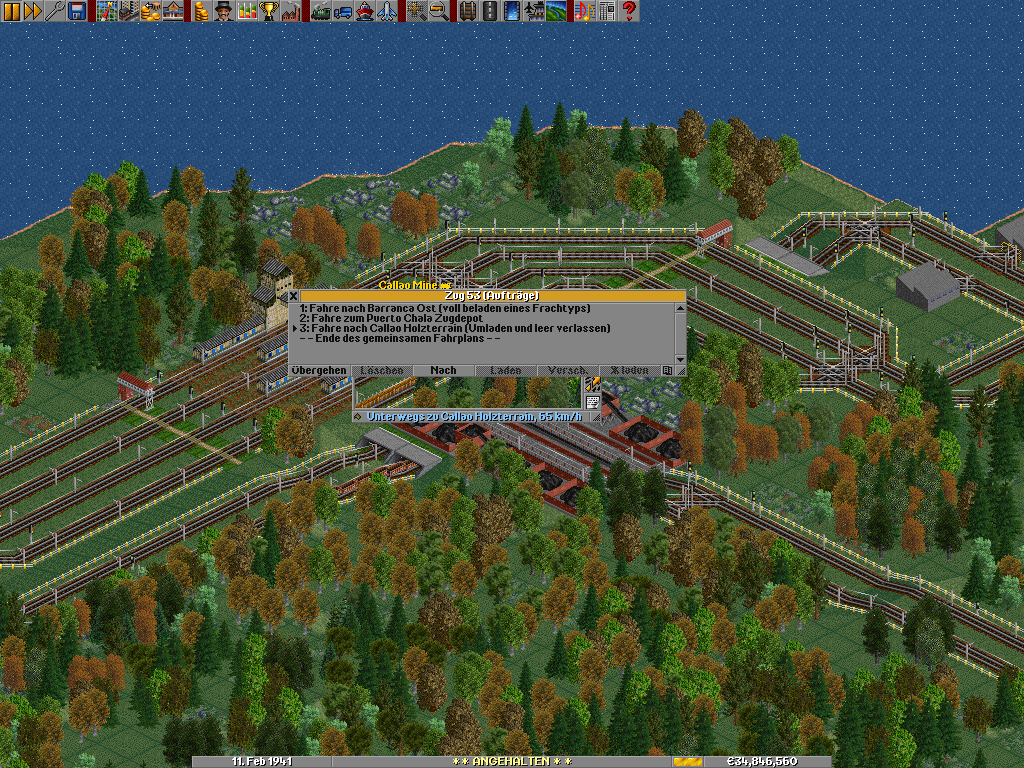Open the train list locomotive icon
1024x768 pixels.
coord(321,11)
